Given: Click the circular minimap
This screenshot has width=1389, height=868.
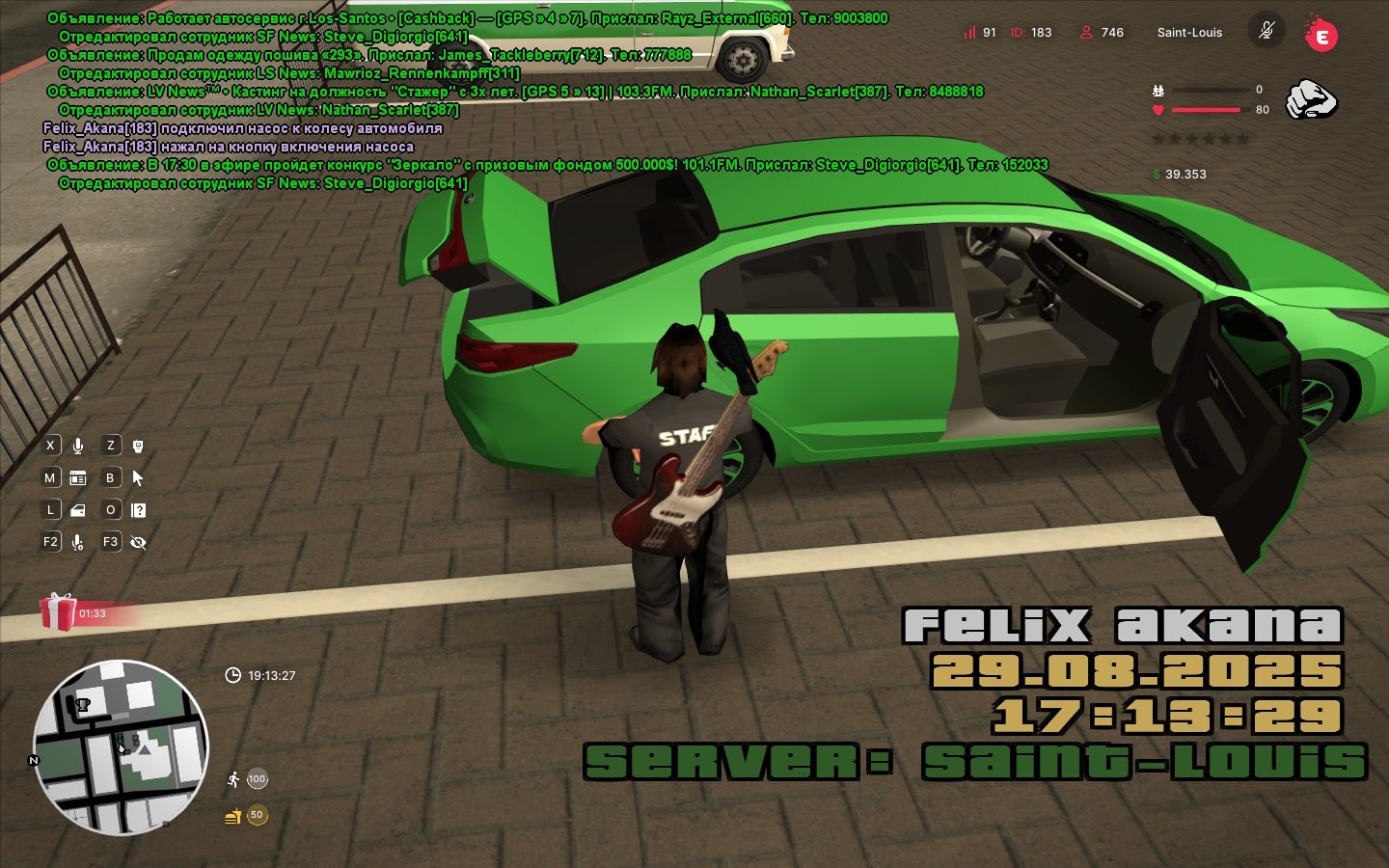Looking at the screenshot, I should pyautogui.click(x=121, y=747).
